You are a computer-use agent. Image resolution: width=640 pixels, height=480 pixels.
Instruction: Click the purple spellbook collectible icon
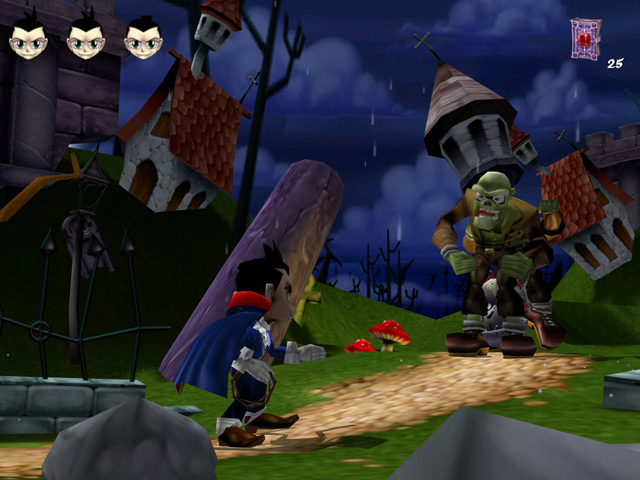[x=584, y=38]
